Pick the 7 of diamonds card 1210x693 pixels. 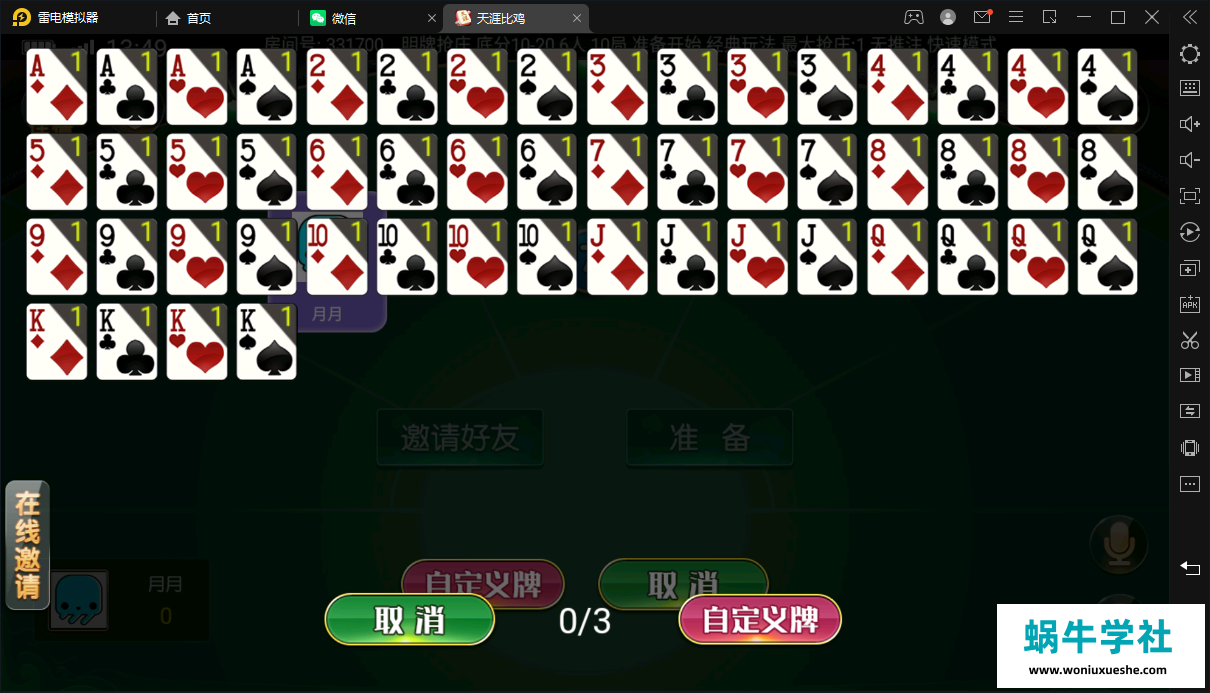(617, 172)
